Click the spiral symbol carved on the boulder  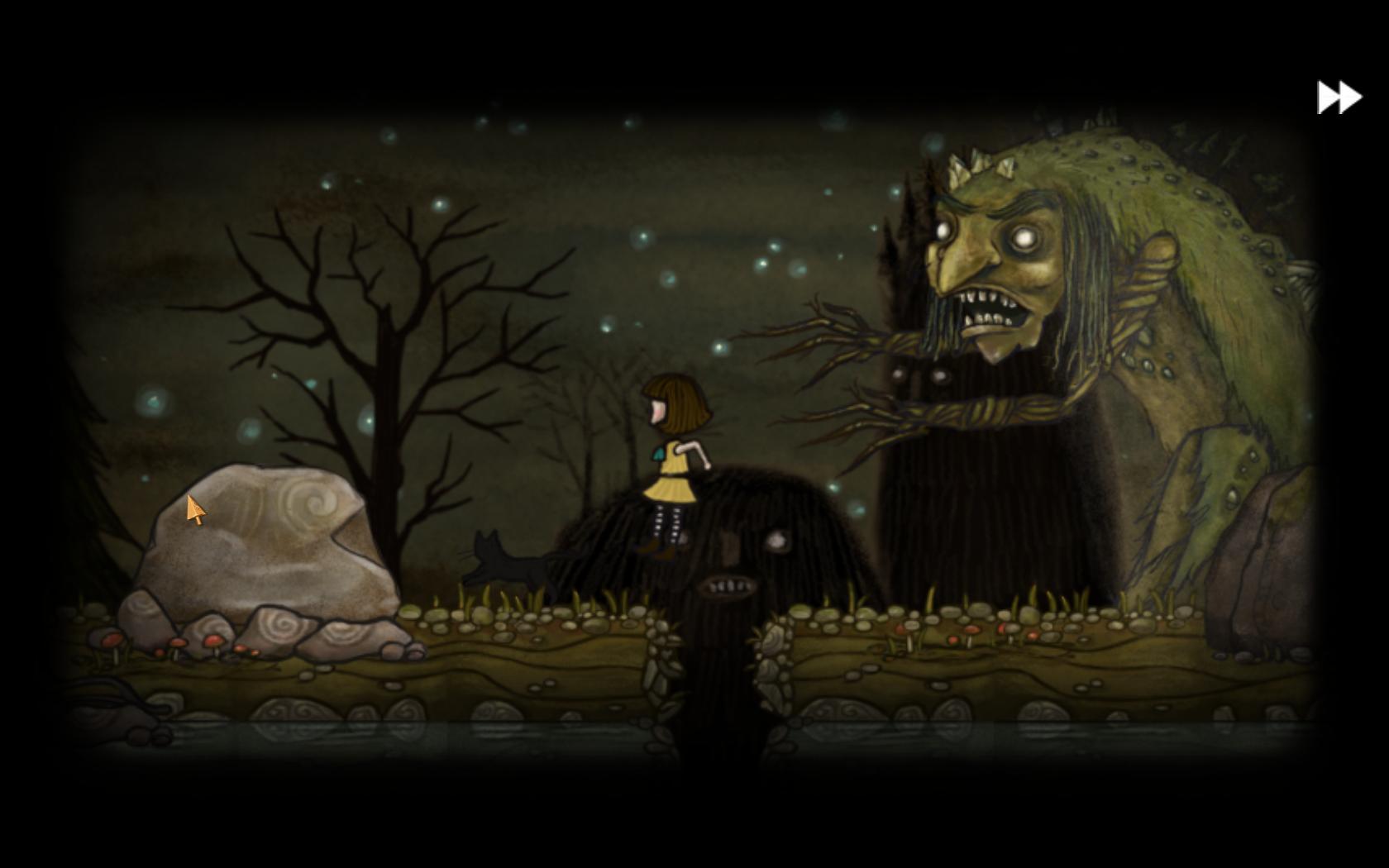click(315, 503)
